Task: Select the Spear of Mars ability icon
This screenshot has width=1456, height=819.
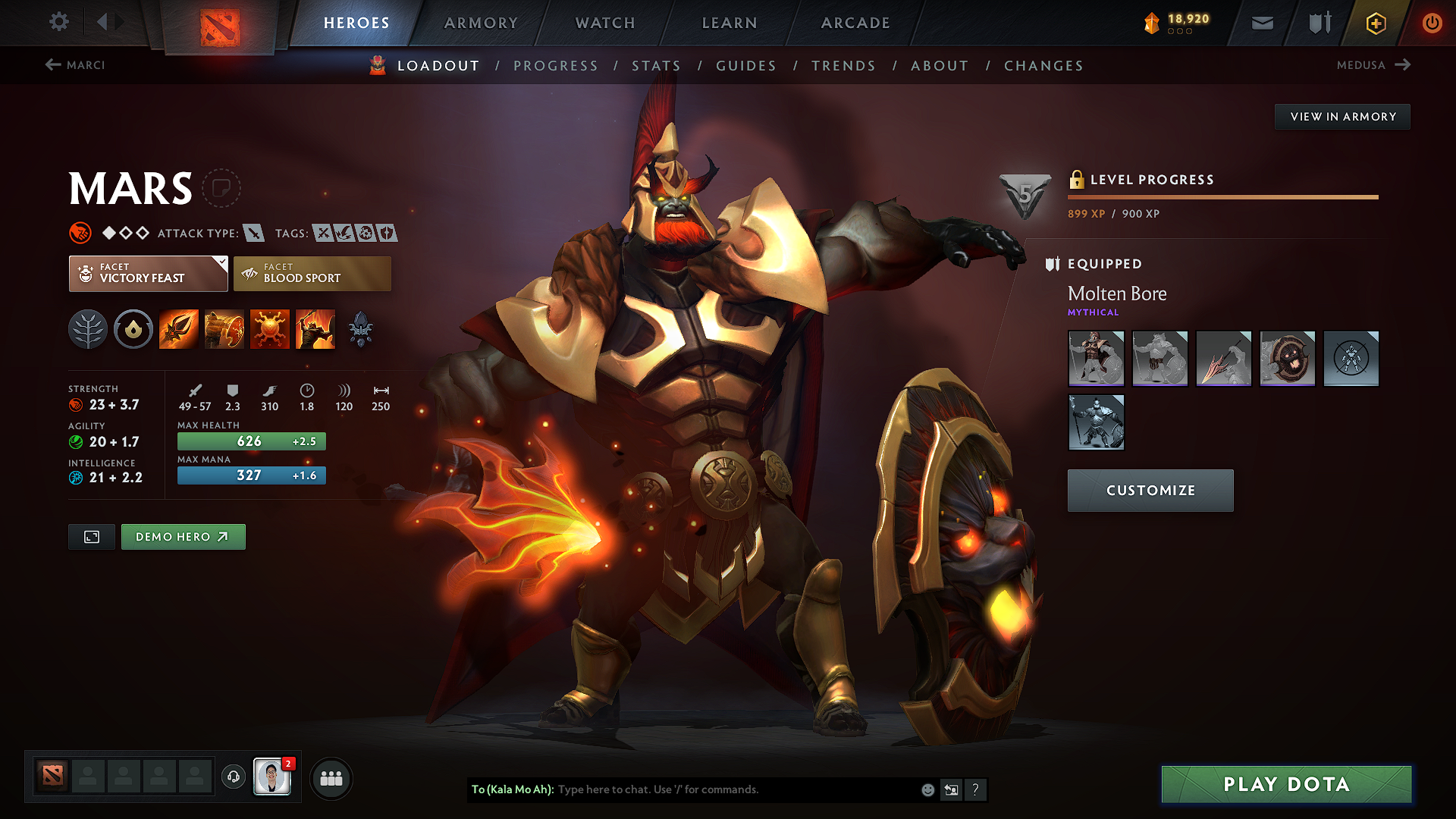Action: pos(178,329)
